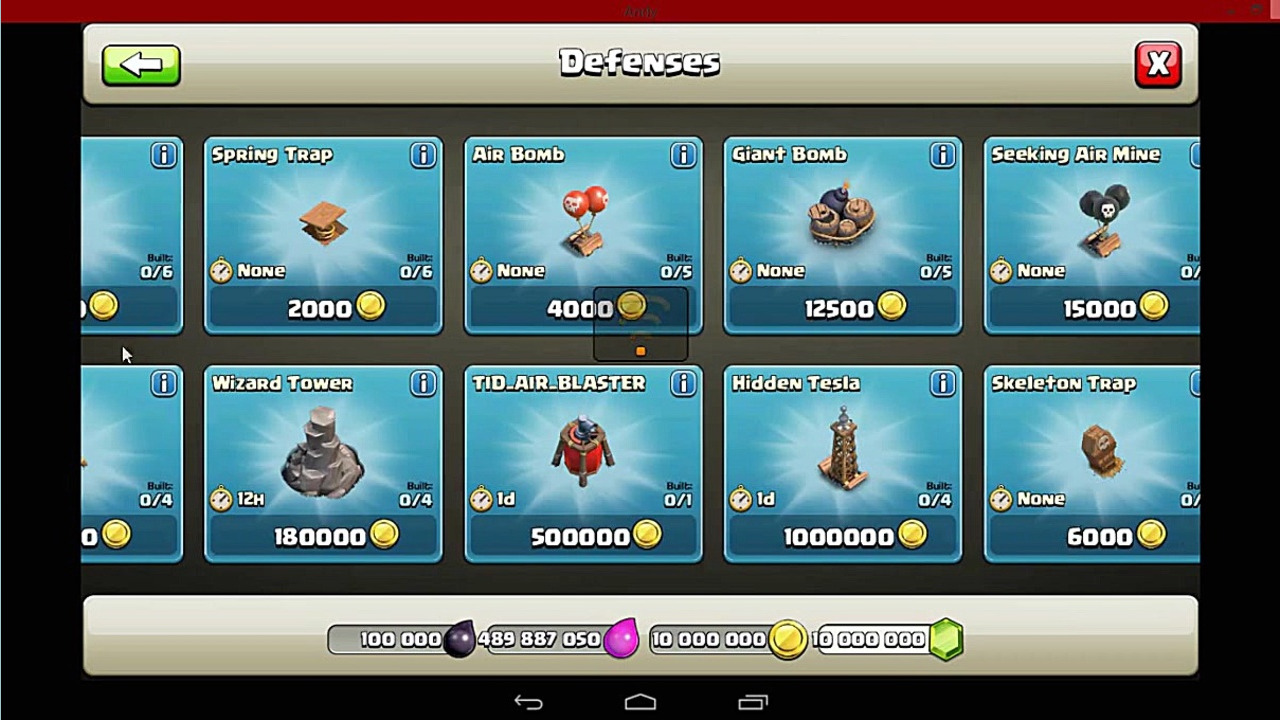1280x720 pixels.
Task: Open Skeleton Trap info icon
Action: pos(1194,384)
